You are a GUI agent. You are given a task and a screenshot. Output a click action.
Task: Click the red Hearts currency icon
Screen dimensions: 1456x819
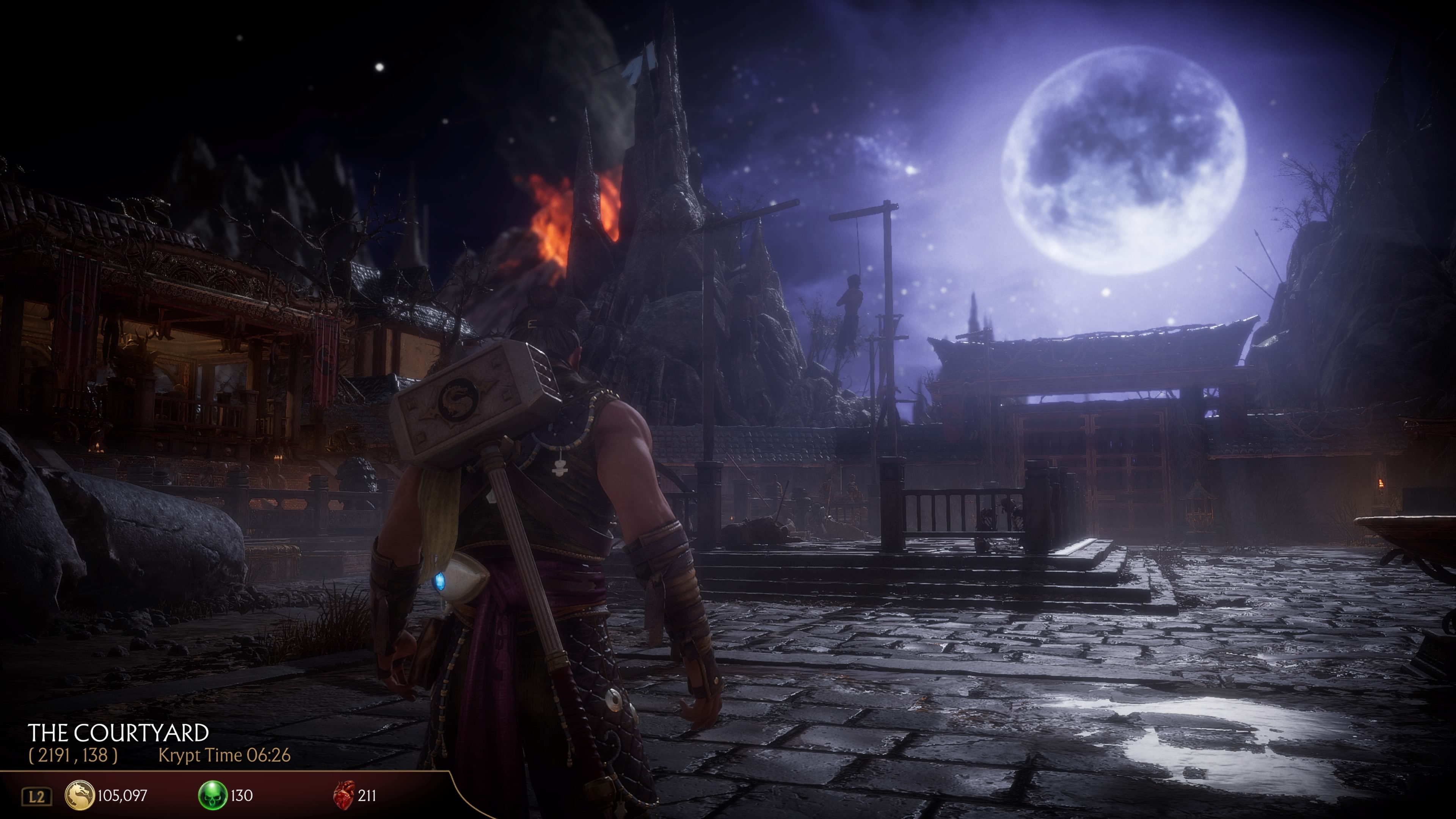[x=344, y=795]
